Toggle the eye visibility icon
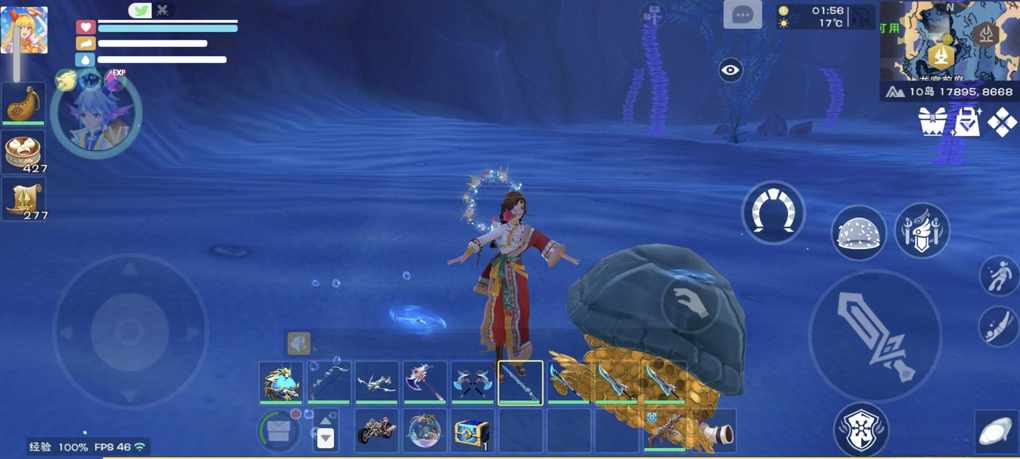1020x459 pixels. tap(731, 69)
